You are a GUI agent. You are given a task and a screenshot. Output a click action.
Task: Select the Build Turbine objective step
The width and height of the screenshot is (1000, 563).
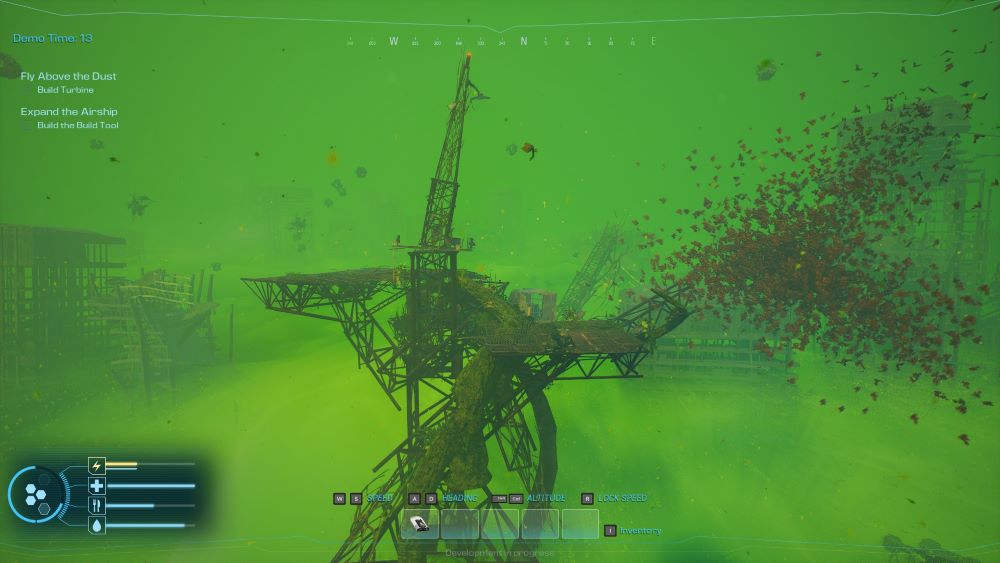click(x=65, y=90)
